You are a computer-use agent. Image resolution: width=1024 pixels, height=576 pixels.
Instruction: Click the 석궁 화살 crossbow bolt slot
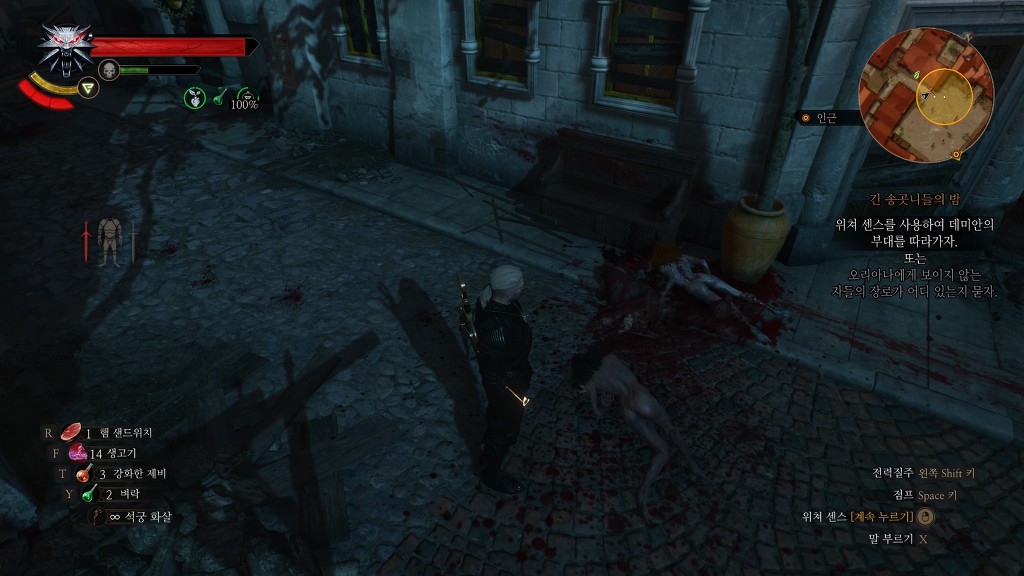click(101, 516)
